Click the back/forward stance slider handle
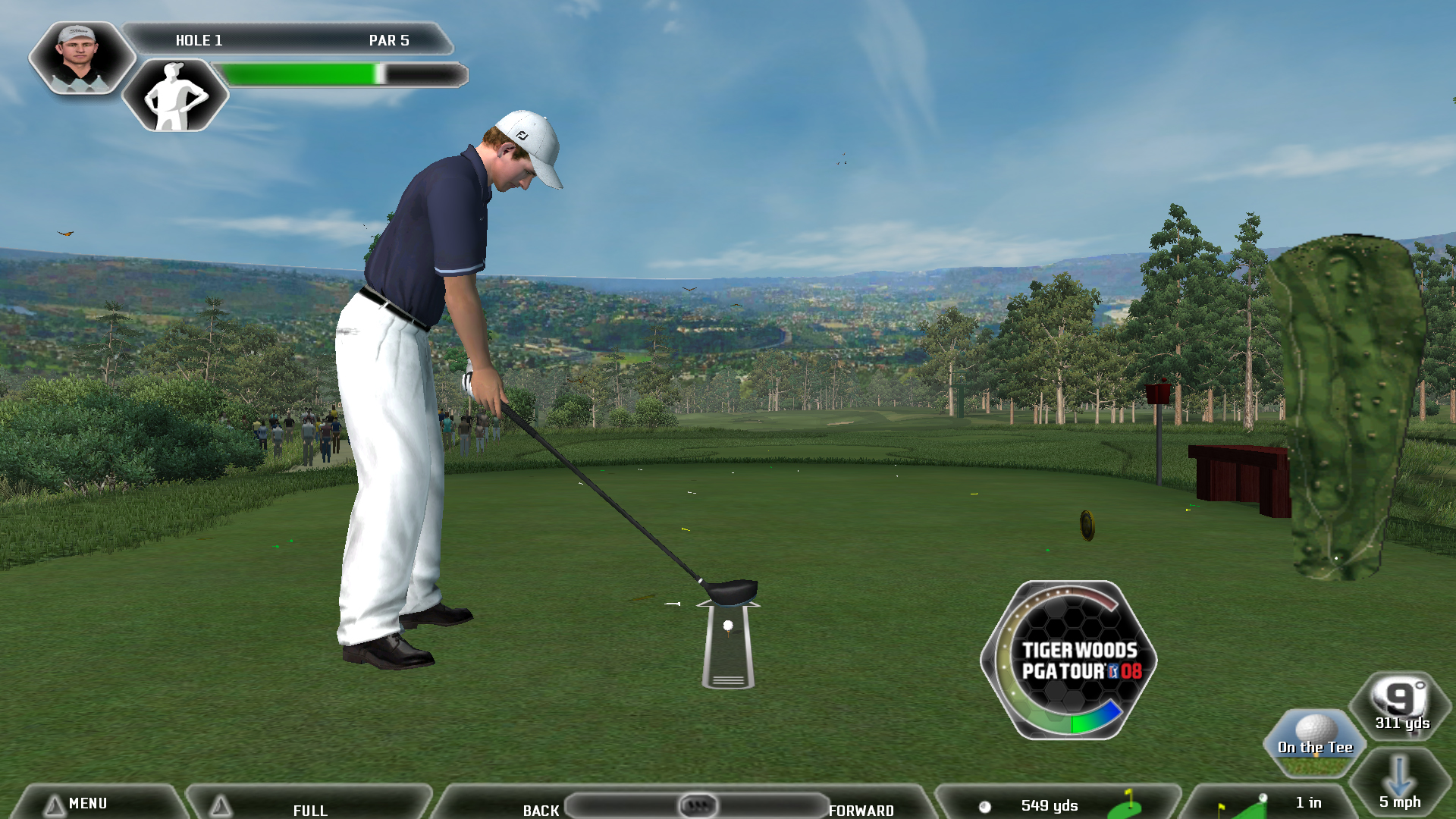 point(698,805)
